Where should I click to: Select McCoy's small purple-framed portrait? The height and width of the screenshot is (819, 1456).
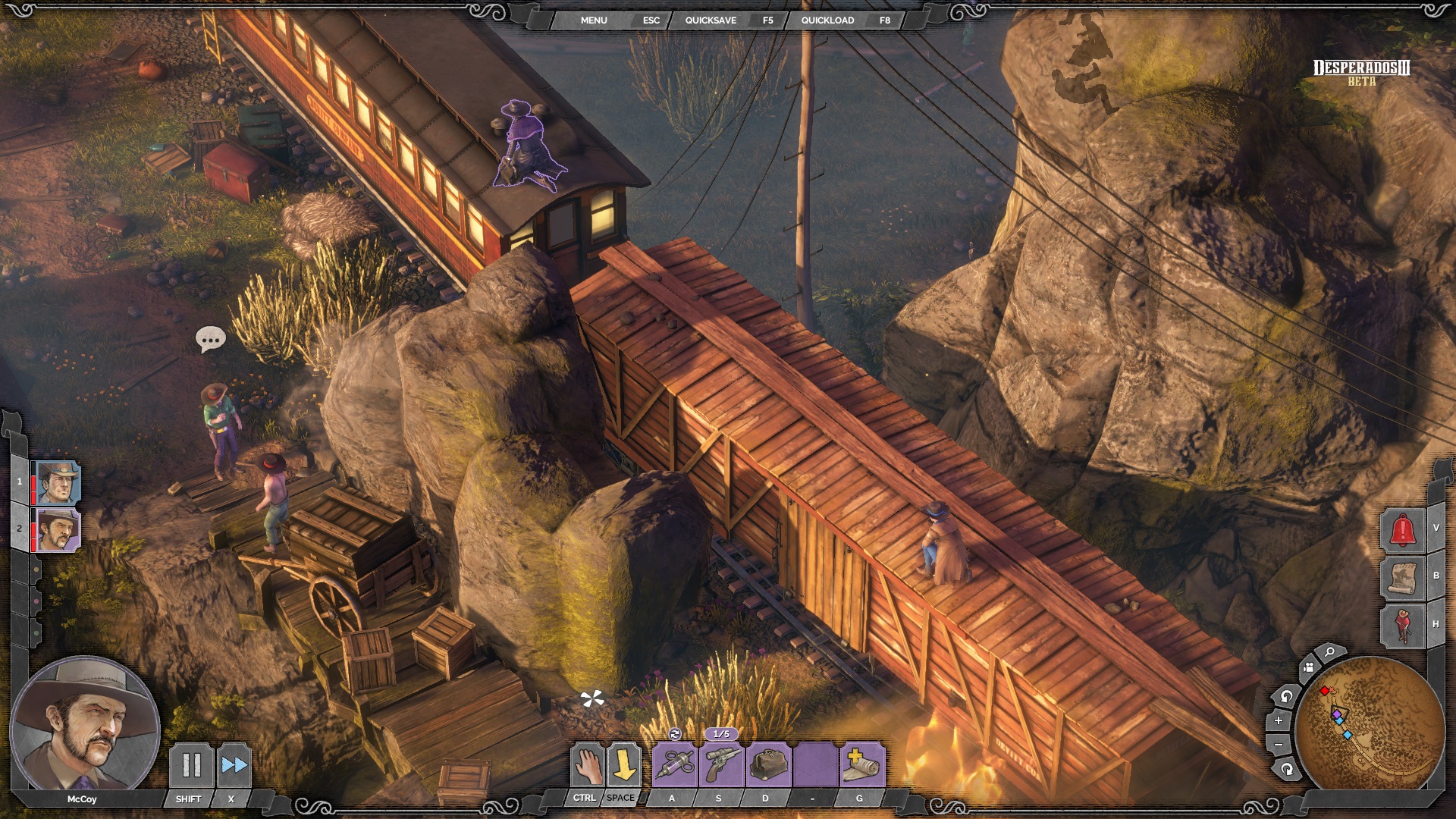[x=58, y=529]
